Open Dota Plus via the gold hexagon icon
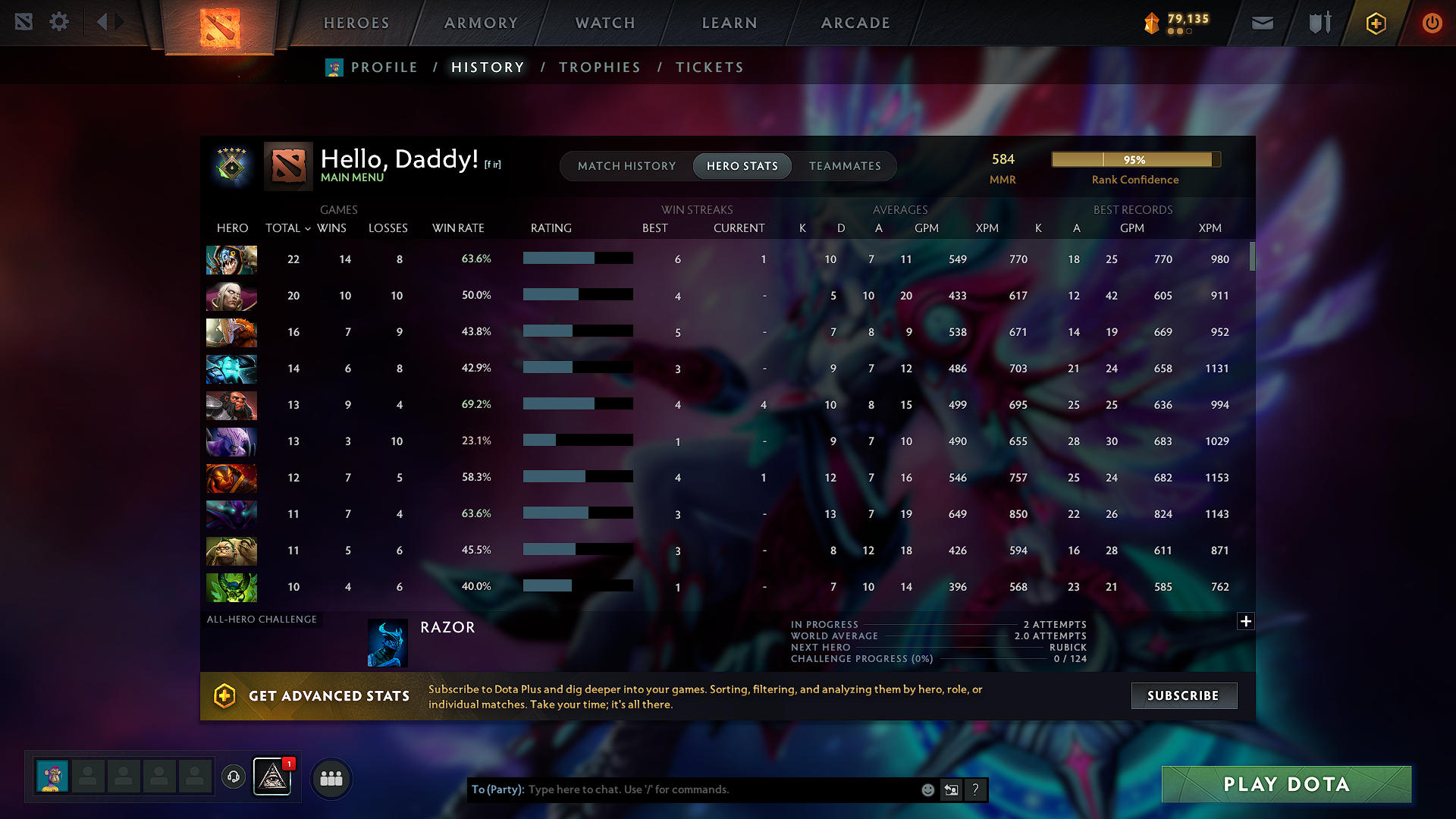Viewport: 1456px width, 819px height. coord(1375,23)
